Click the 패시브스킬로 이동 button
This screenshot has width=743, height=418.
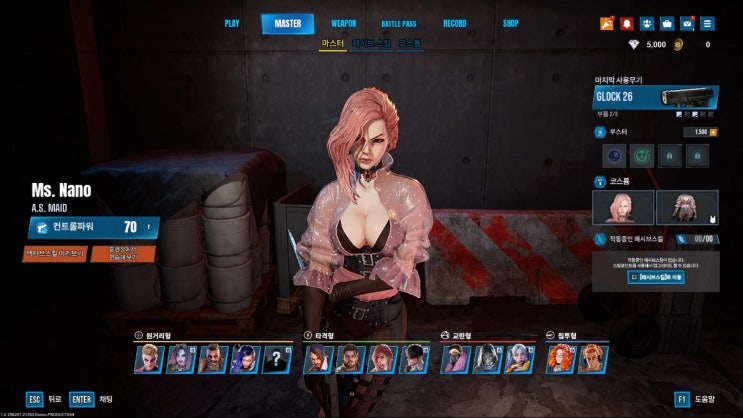(655, 276)
